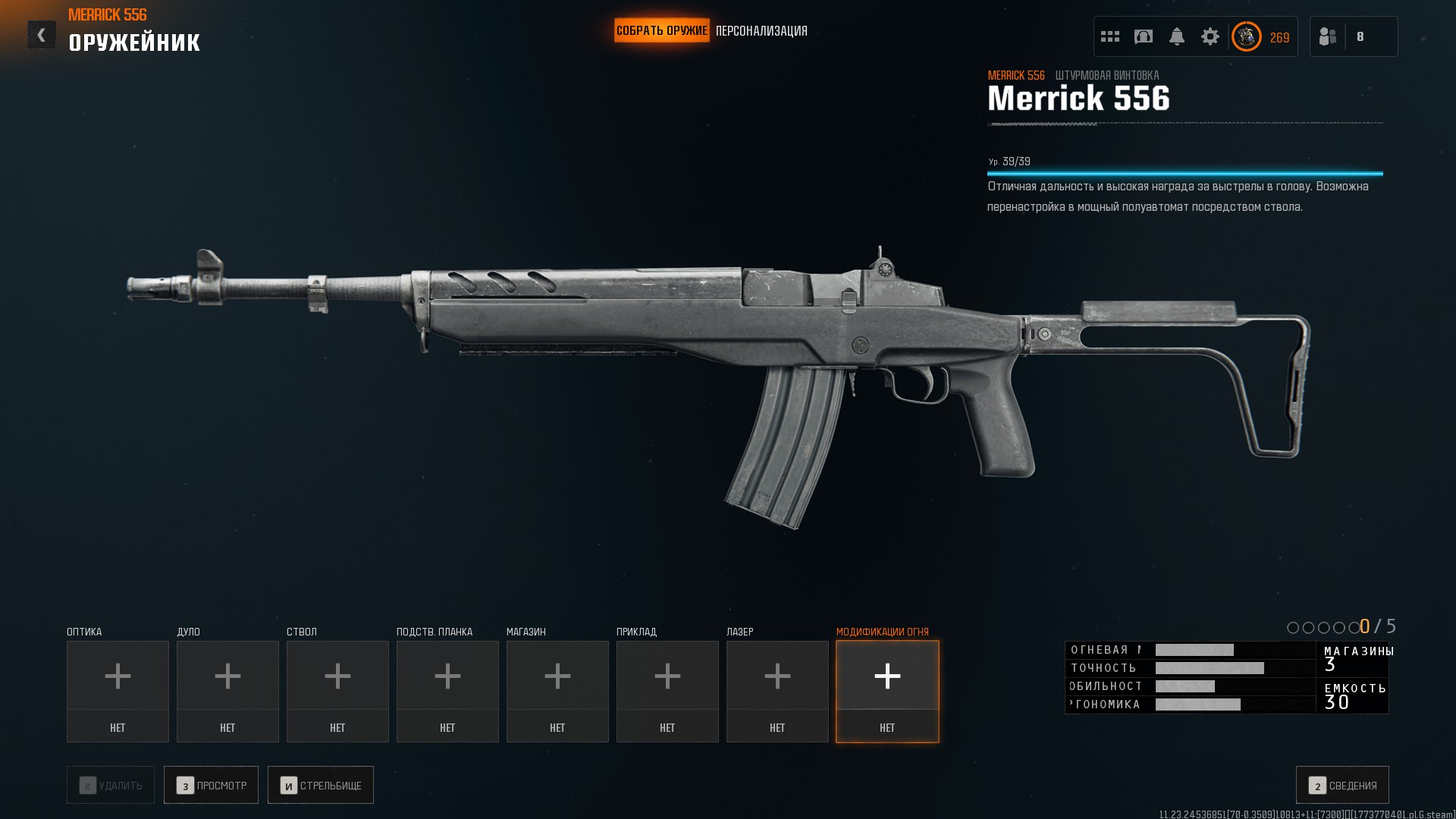Go back with the arrow button
This screenshot has width=1456, height=819.
(x=42, y=35)
